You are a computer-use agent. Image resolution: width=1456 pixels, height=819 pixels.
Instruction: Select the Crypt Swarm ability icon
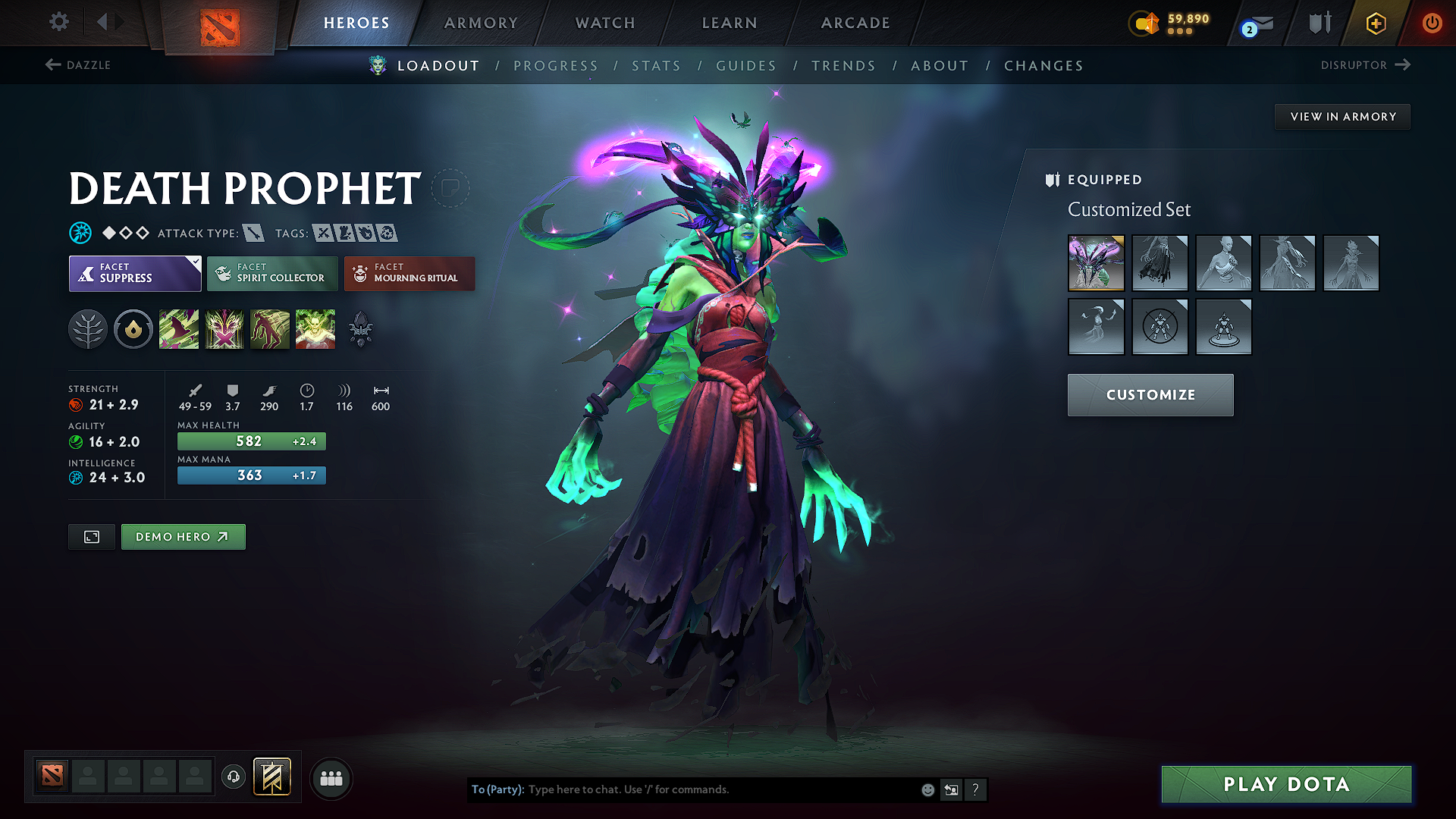tap(179, 328)
